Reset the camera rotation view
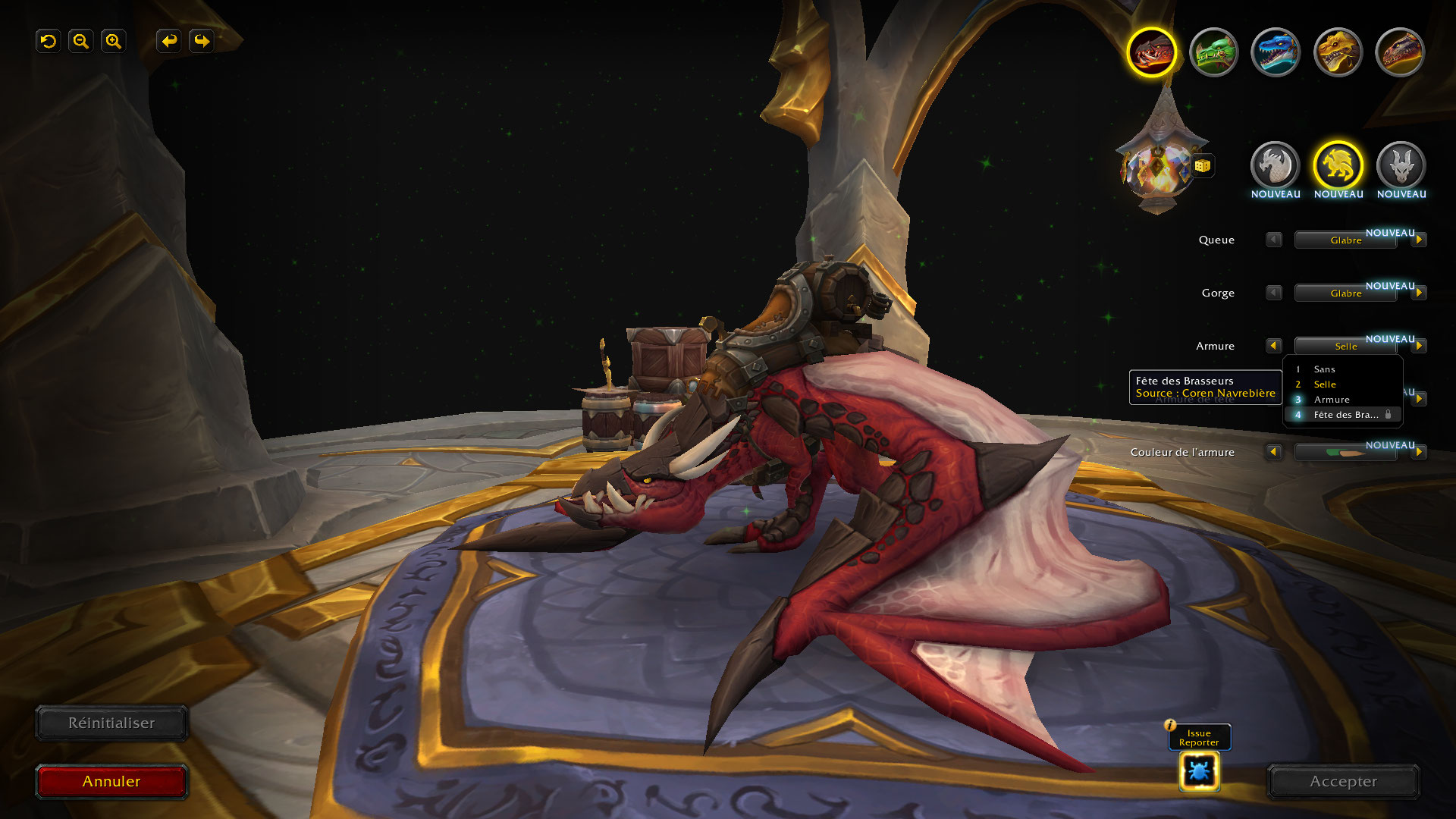The width and height of the screenshot is (1456, 819). [49, 41]
